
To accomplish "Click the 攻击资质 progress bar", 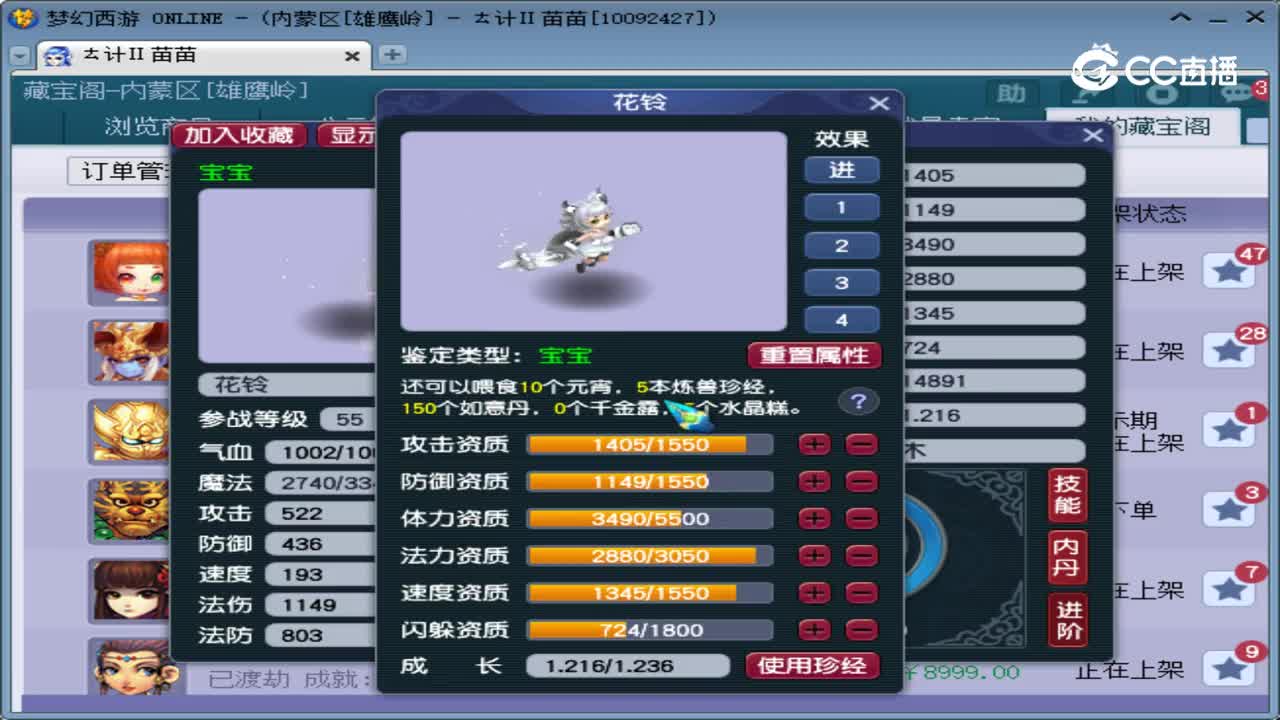I will coord(650,444).
